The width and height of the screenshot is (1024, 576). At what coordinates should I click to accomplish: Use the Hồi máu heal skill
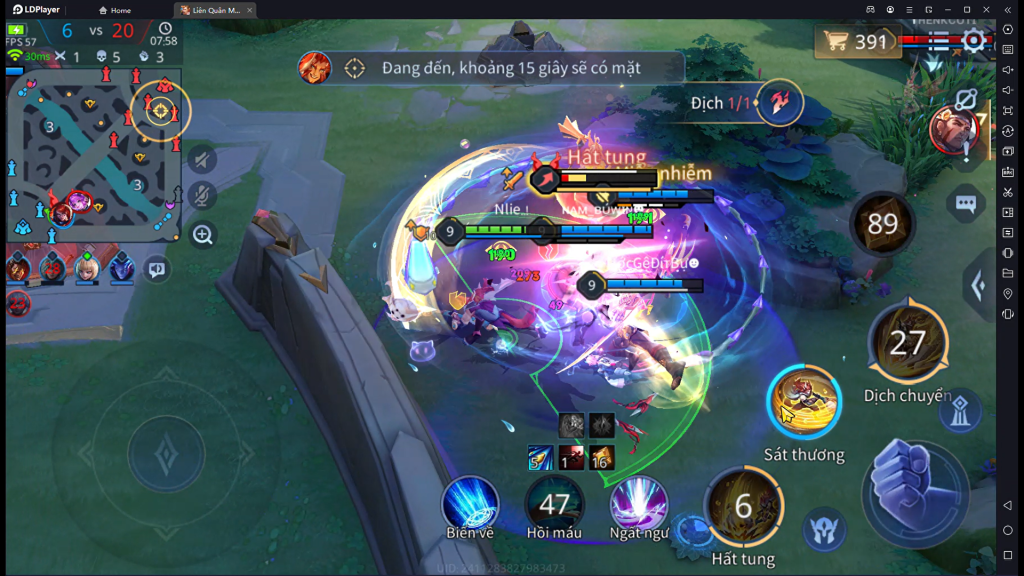tap(554, 503)
